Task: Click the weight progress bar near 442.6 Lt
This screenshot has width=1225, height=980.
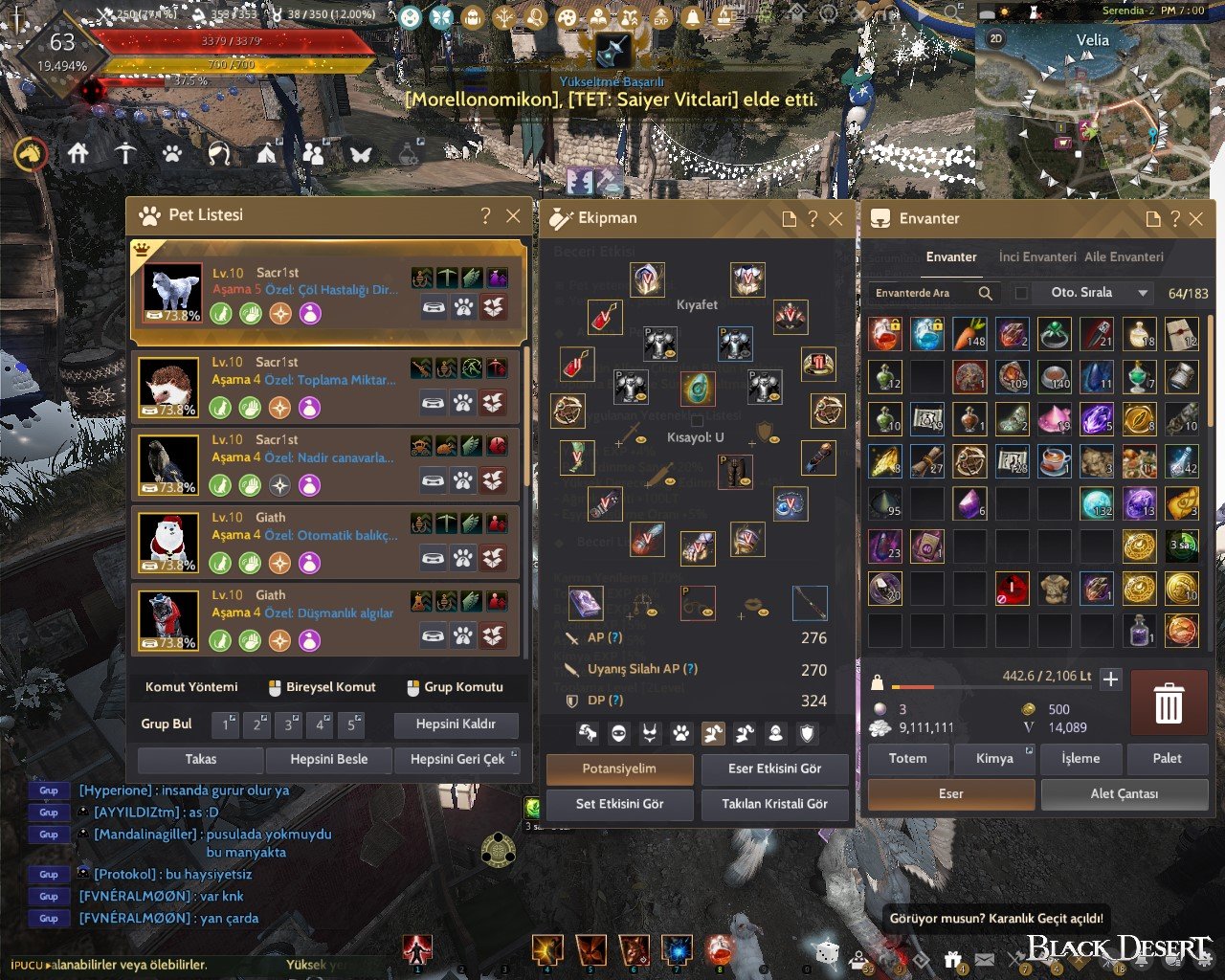Action: click(991, 685)
